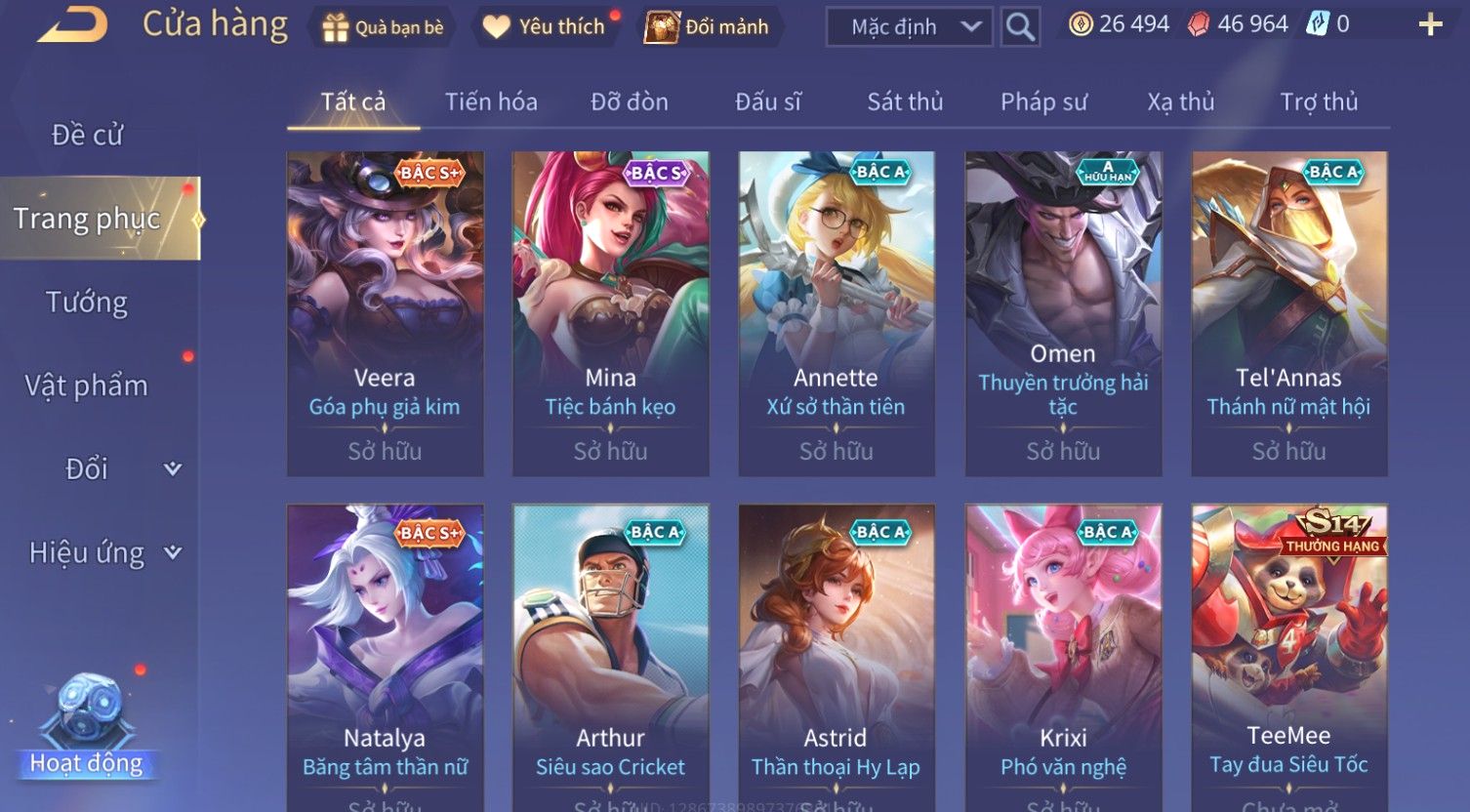Open Đổi mảnh fragment exchange
1470x812 pixels.
[708, 27]
